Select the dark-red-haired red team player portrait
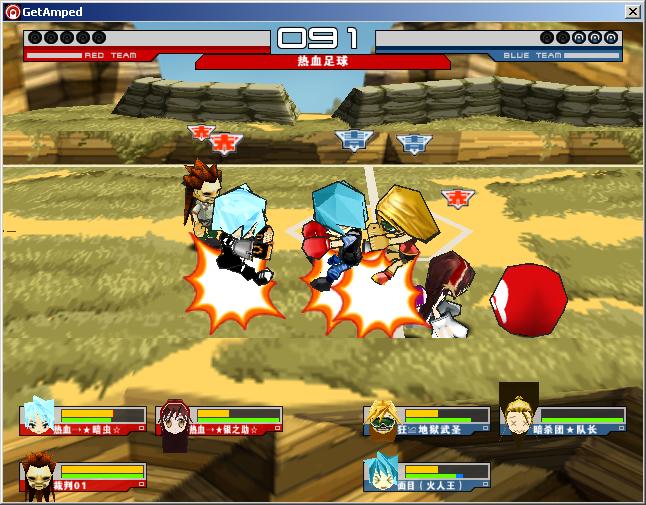 click(x=174, y=420)
